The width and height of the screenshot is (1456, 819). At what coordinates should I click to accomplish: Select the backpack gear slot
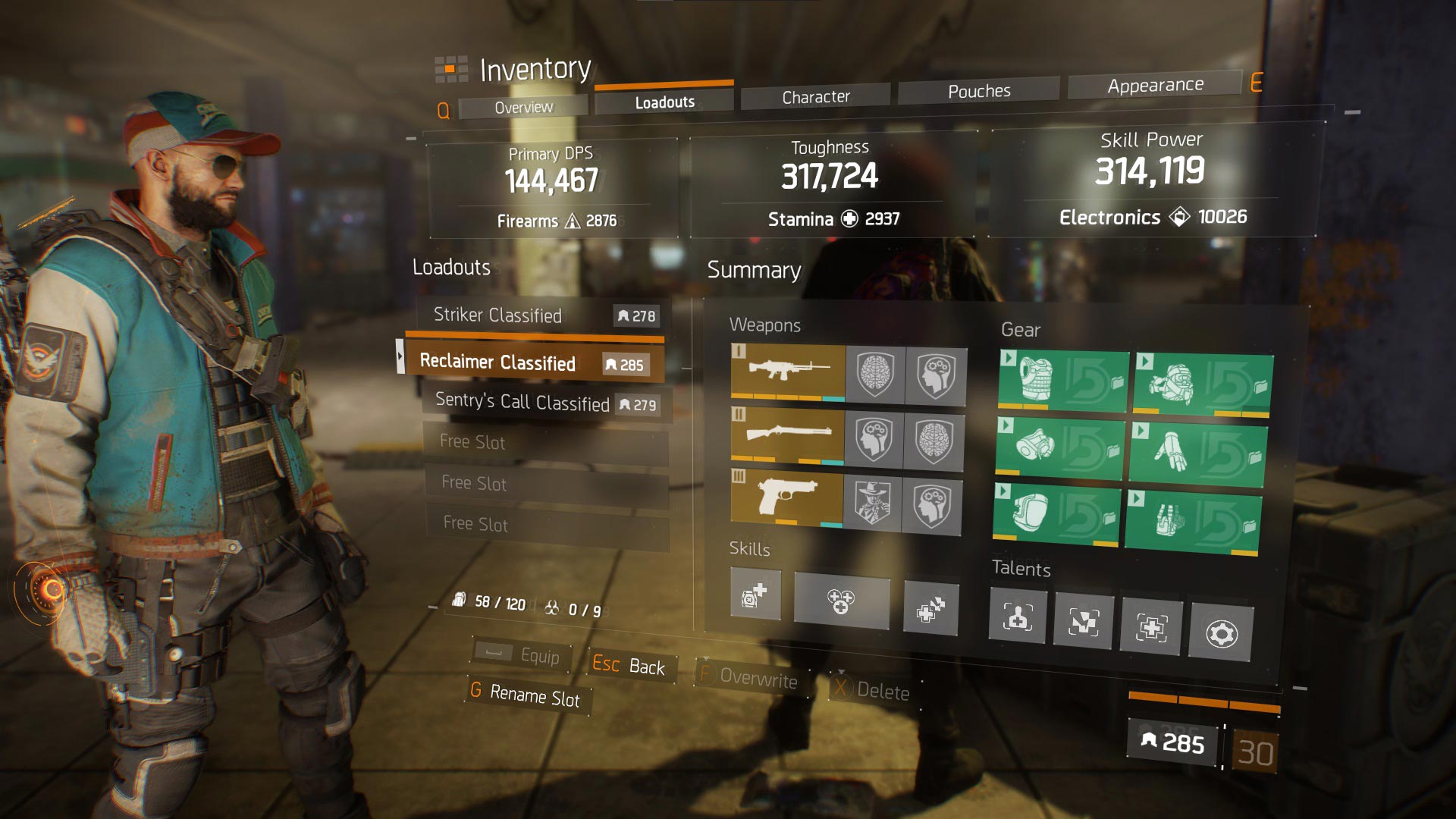pos(1203,384)
